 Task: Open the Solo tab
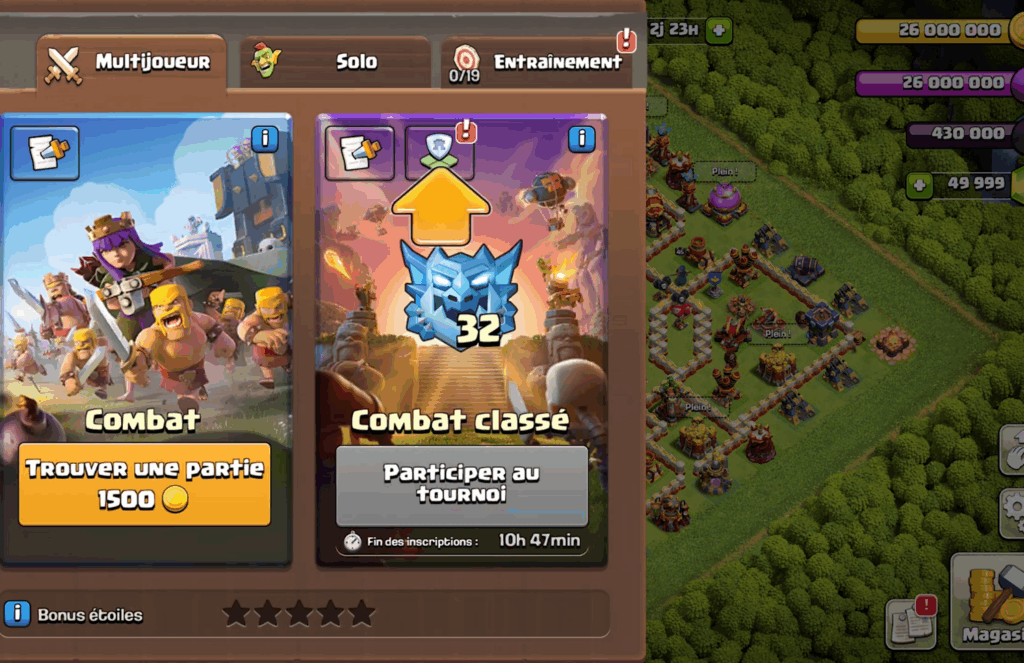tap(335, 63)
